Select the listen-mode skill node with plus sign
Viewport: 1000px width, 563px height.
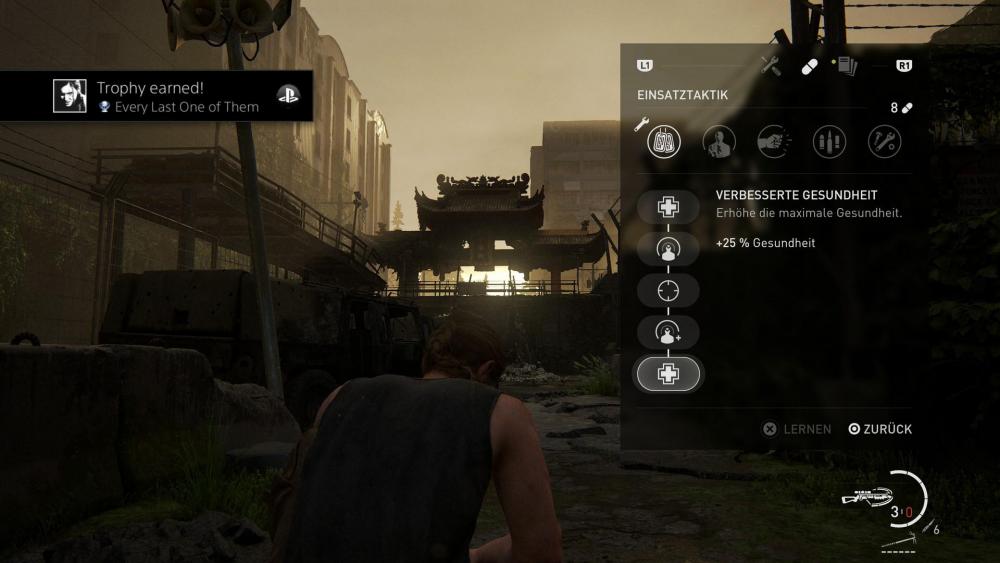[668, 332]
